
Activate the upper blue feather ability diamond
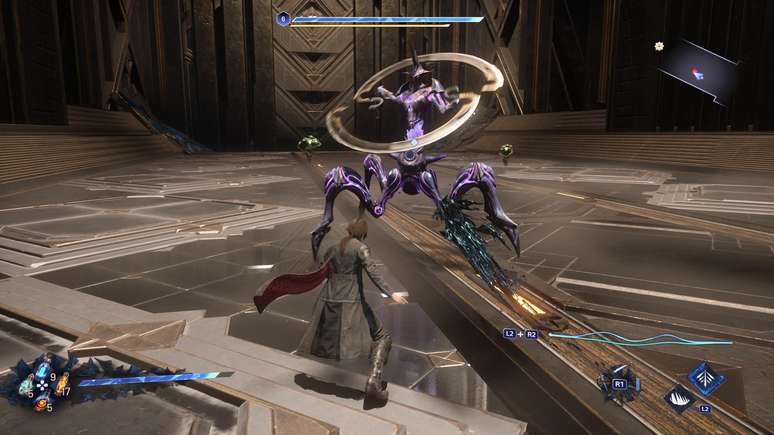tap(707, 378)
